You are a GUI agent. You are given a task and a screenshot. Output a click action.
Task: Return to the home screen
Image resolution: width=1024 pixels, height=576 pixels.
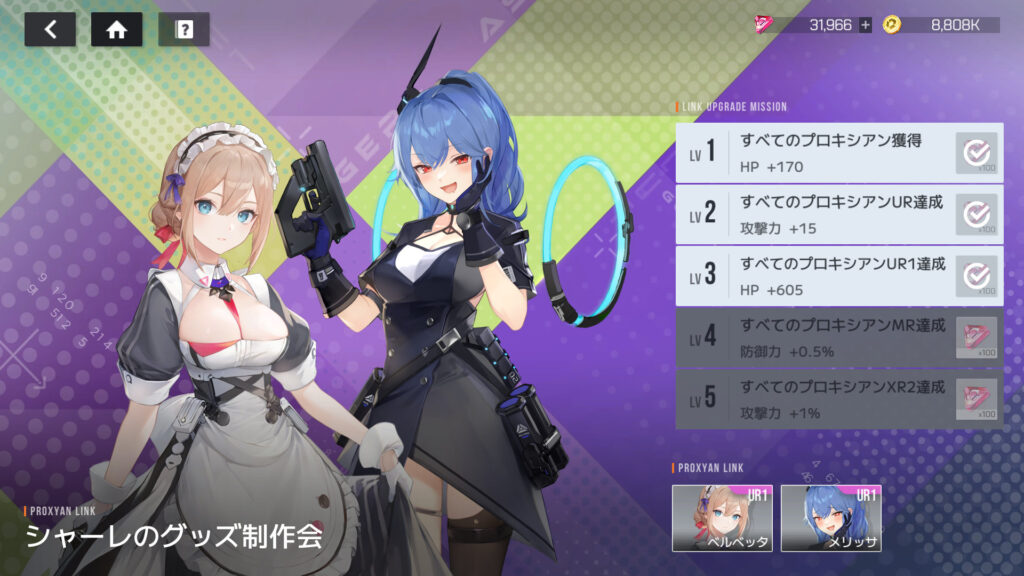116,30
